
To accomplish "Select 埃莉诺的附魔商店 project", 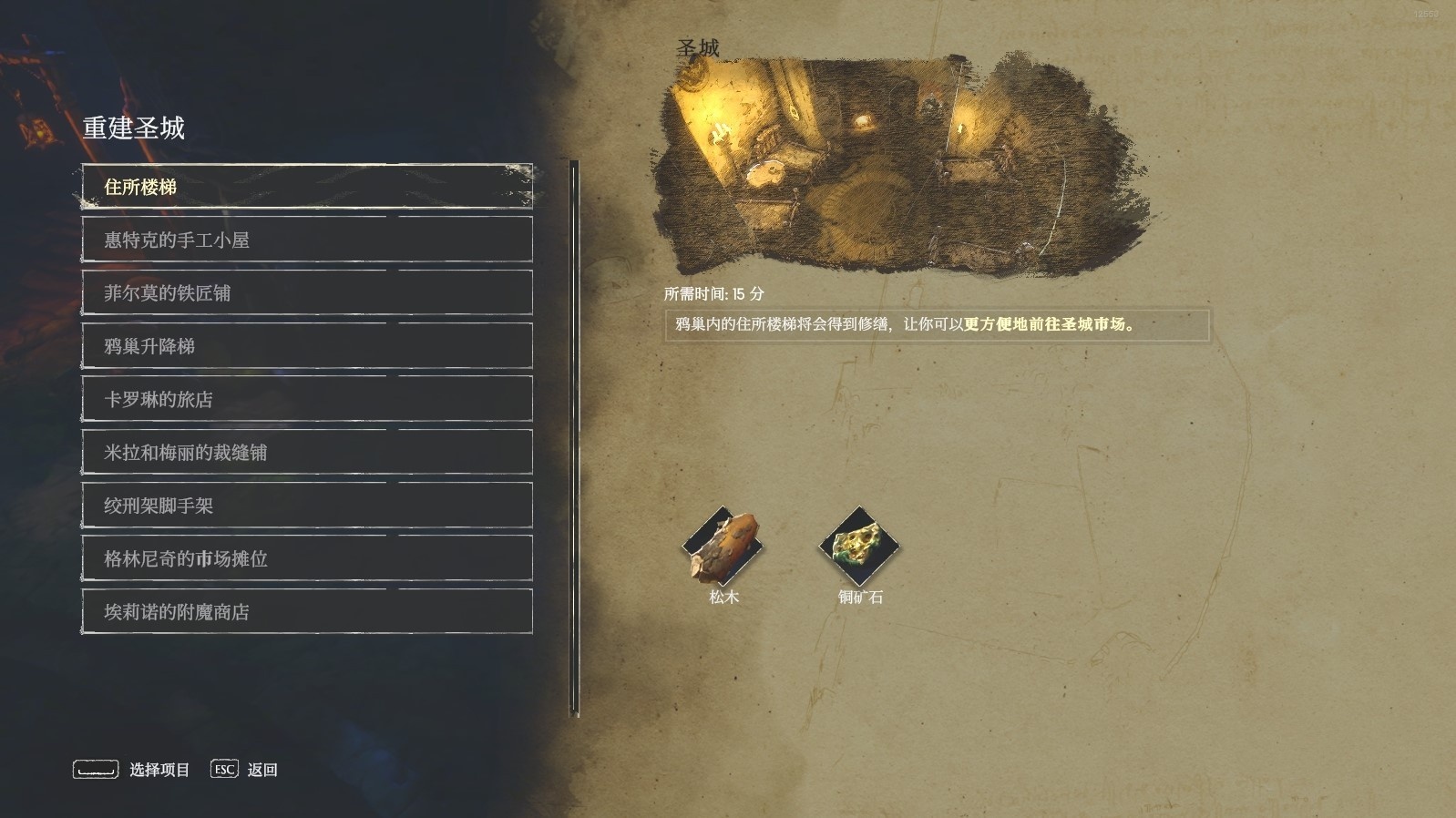I will click(307, 611).
